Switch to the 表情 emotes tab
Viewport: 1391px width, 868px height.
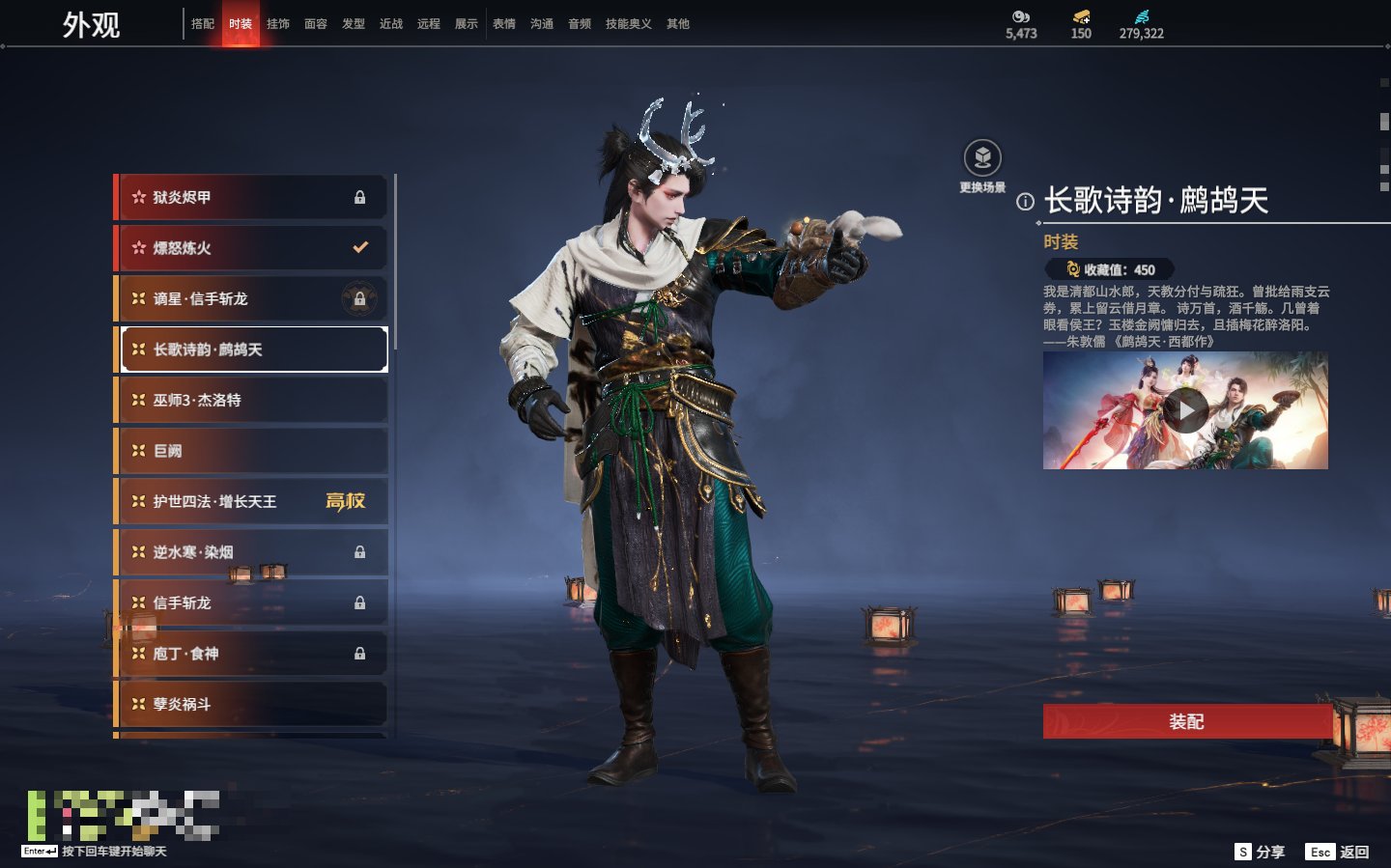pos(504,24)
